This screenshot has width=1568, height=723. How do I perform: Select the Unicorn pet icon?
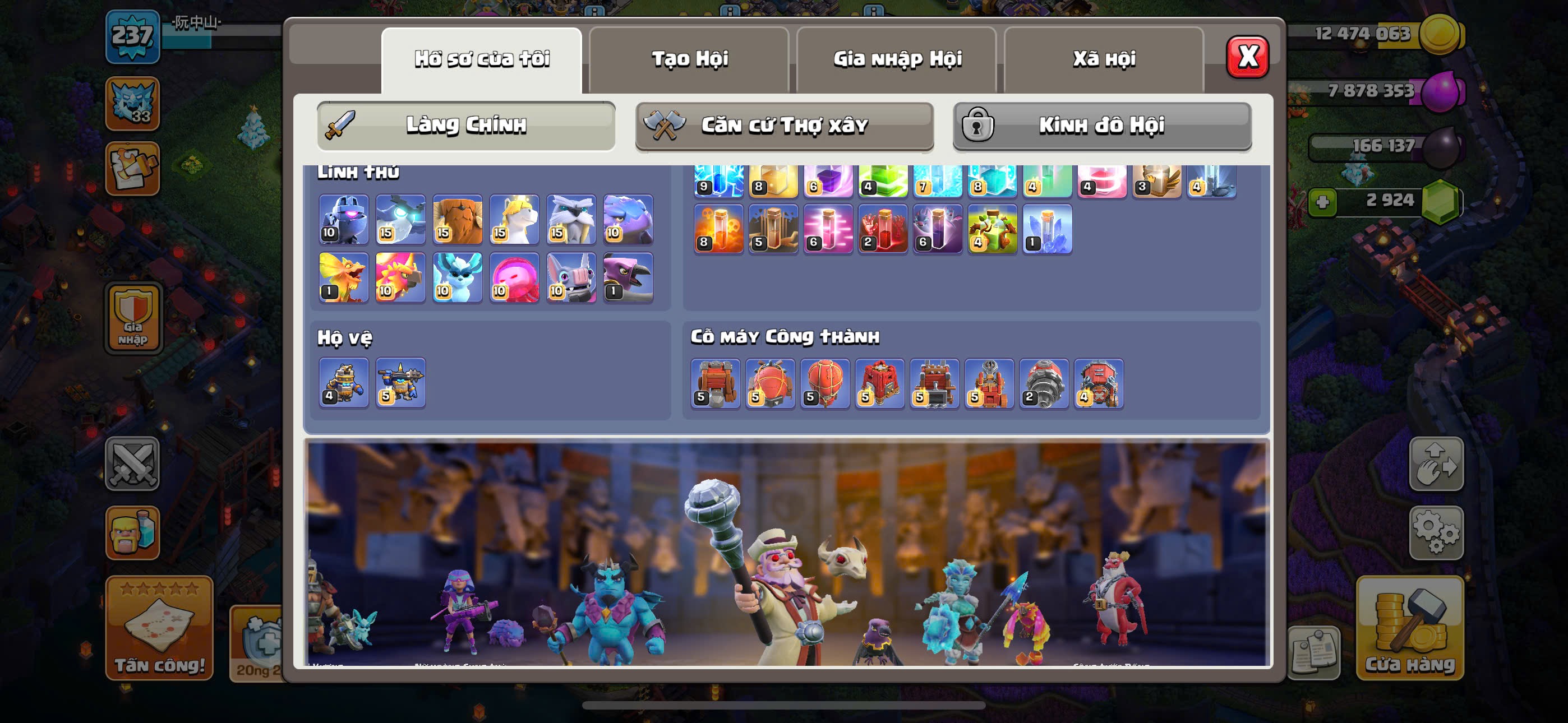tap(514, 219)
